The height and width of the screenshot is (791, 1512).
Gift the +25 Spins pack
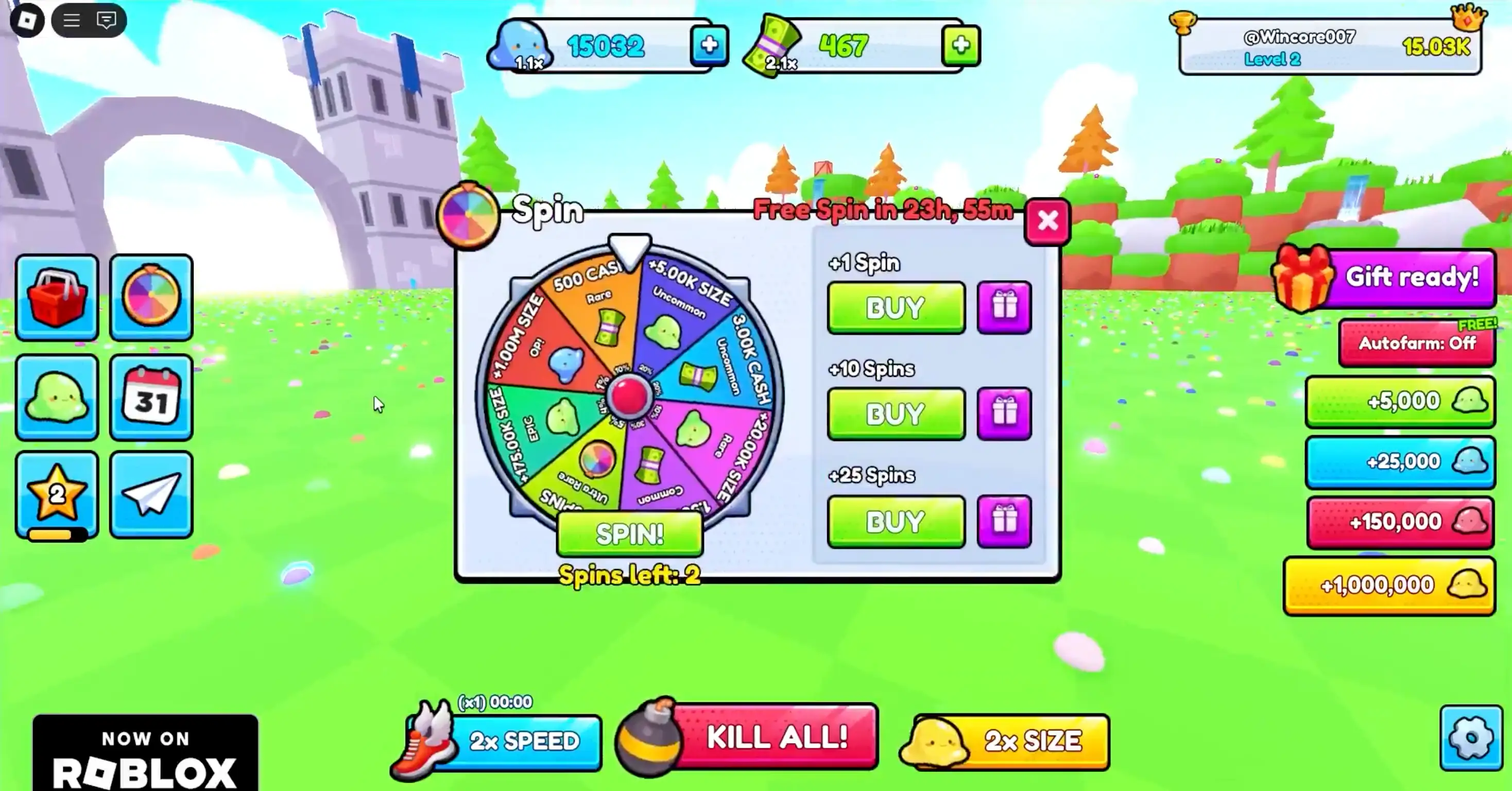click(1004, 521)
